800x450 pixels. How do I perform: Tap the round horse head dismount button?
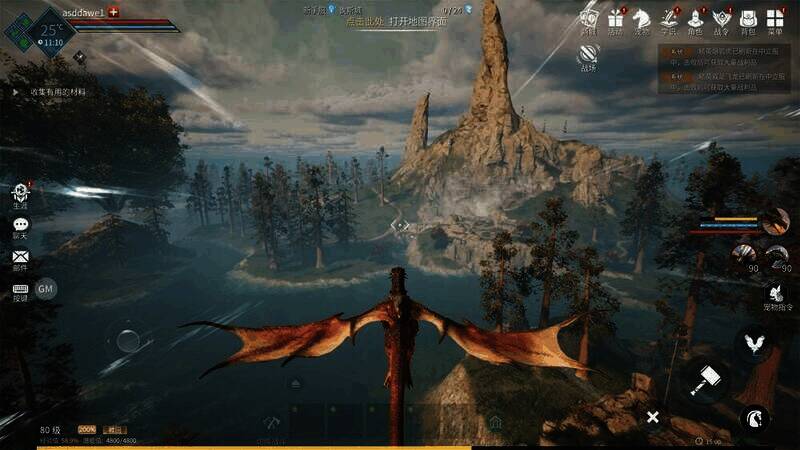point(754,417)
